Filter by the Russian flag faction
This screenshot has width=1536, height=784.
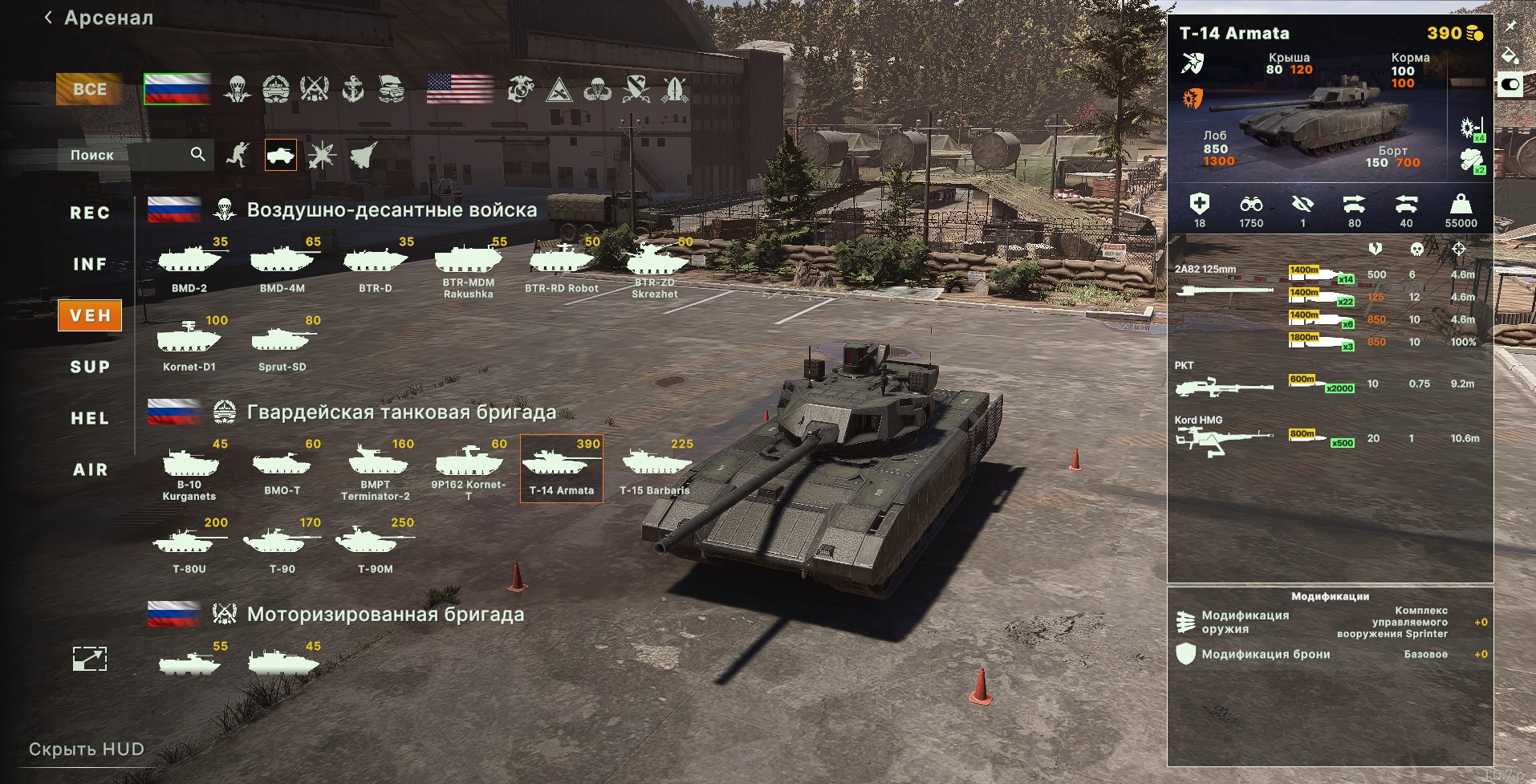(177, 89)
